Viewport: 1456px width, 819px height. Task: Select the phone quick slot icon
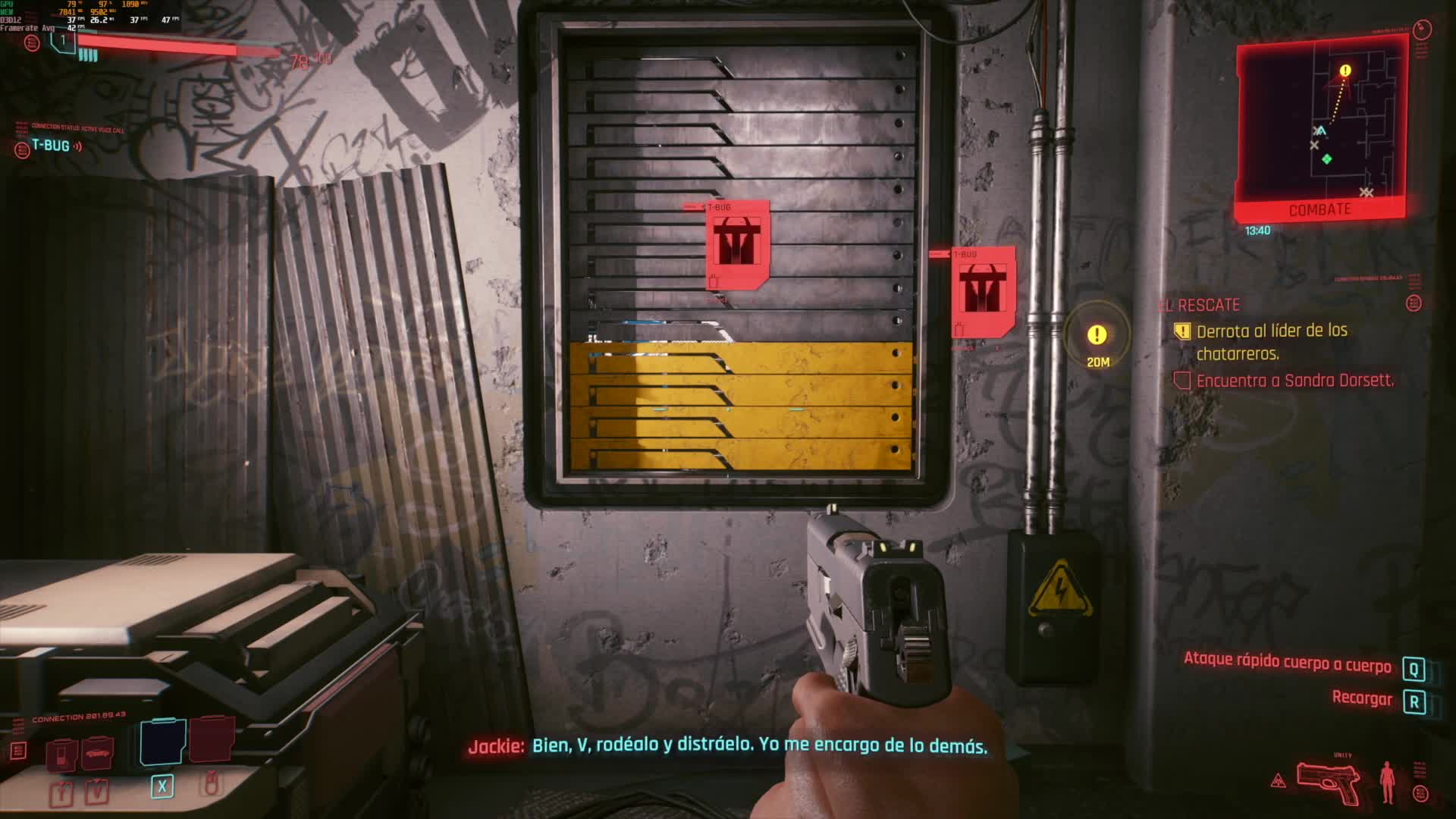[x=62, y=754]
